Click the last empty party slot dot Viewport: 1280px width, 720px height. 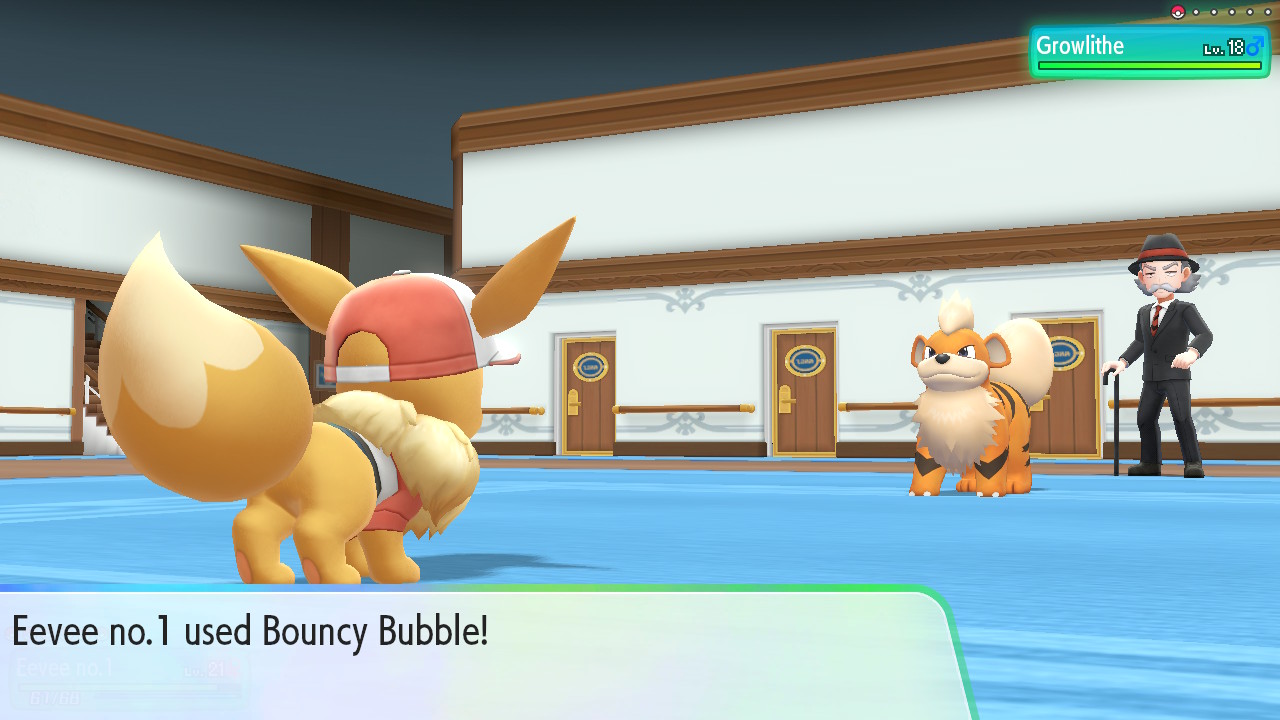tap(1267, 12)
